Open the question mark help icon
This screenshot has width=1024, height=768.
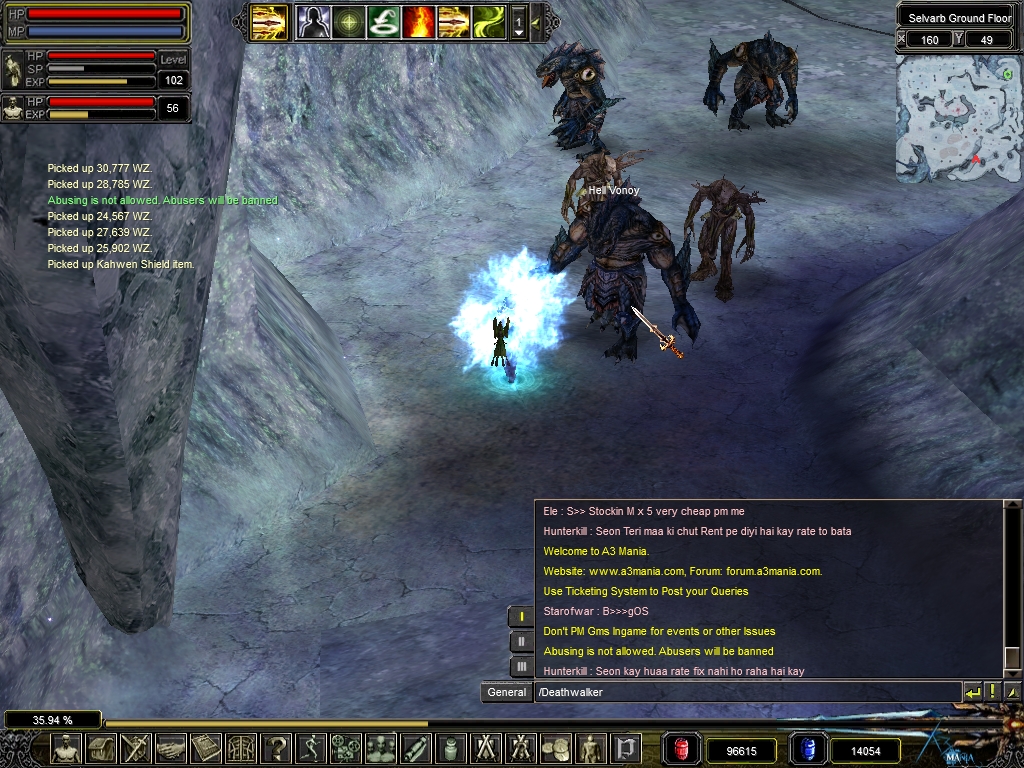pyautogui.click(x=277, y=748)
